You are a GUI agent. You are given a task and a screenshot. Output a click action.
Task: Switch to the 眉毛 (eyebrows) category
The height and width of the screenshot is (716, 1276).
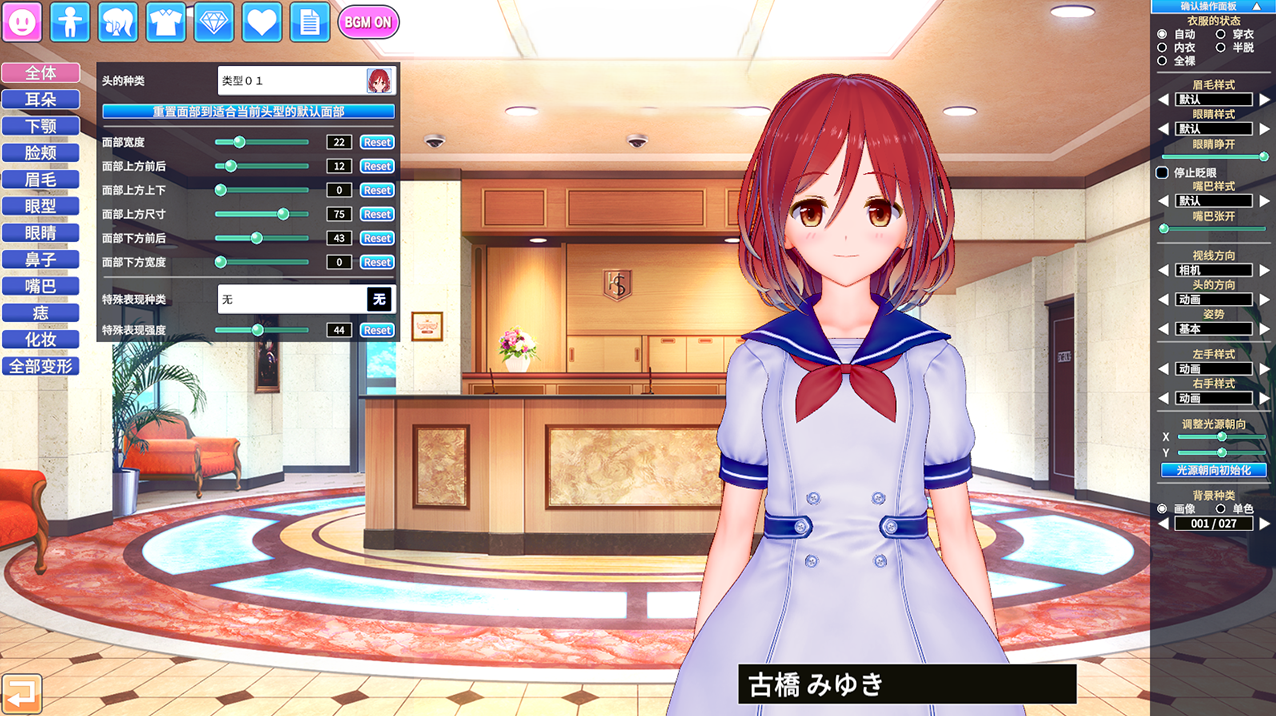pos(41,180)
